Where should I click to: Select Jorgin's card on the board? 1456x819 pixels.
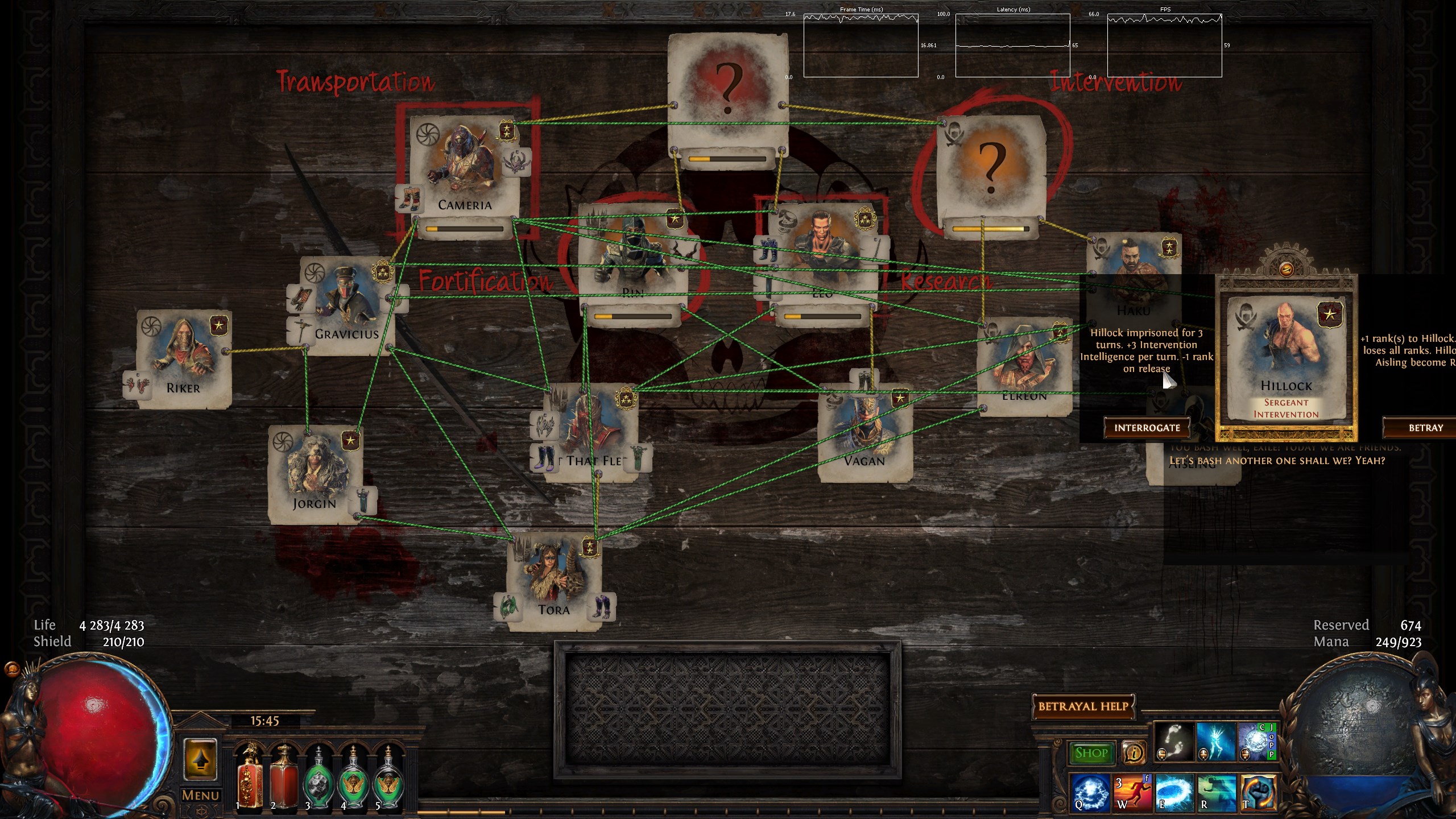click(315, 475)
